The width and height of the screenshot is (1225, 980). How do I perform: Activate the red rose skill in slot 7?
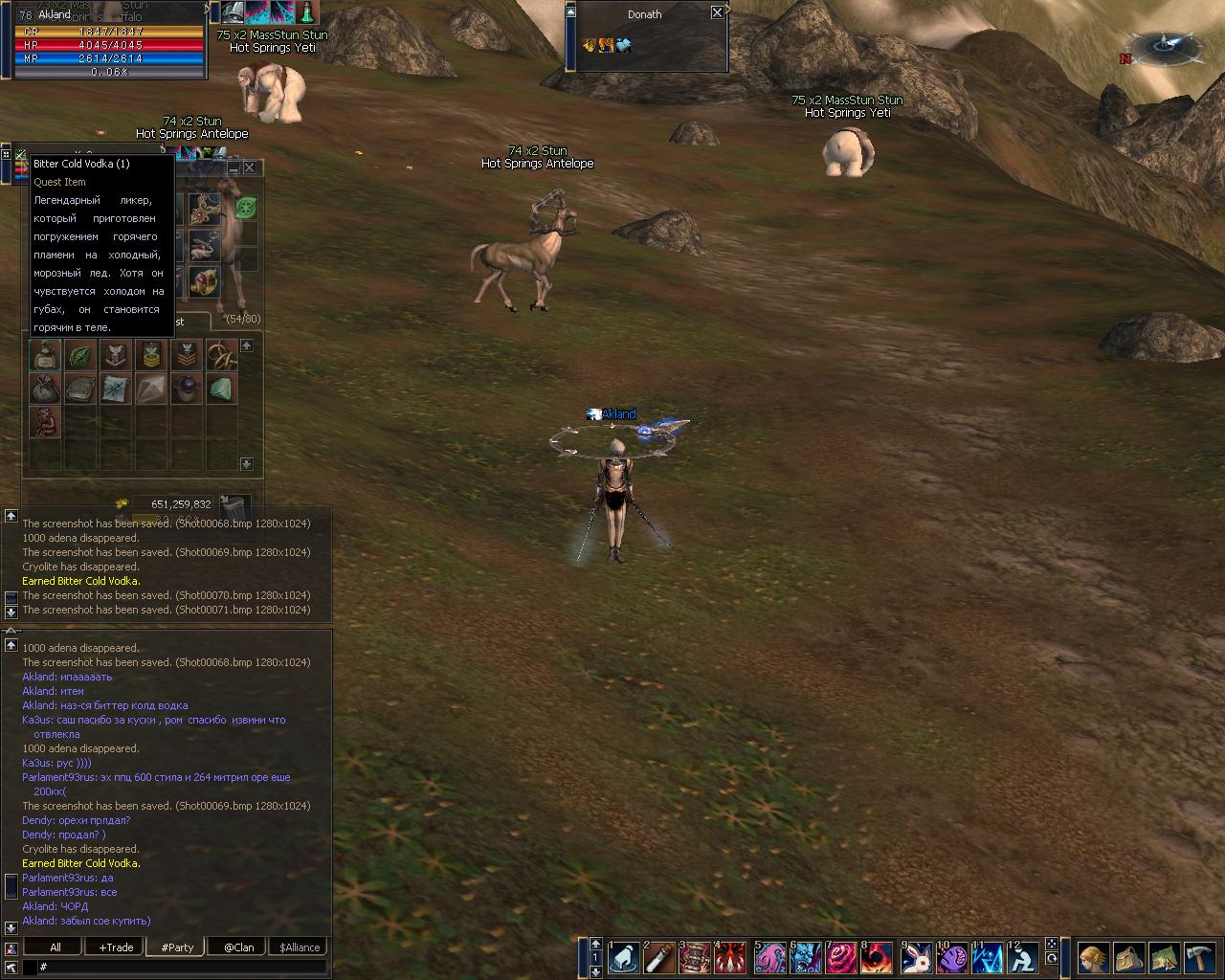pos(842,957)
